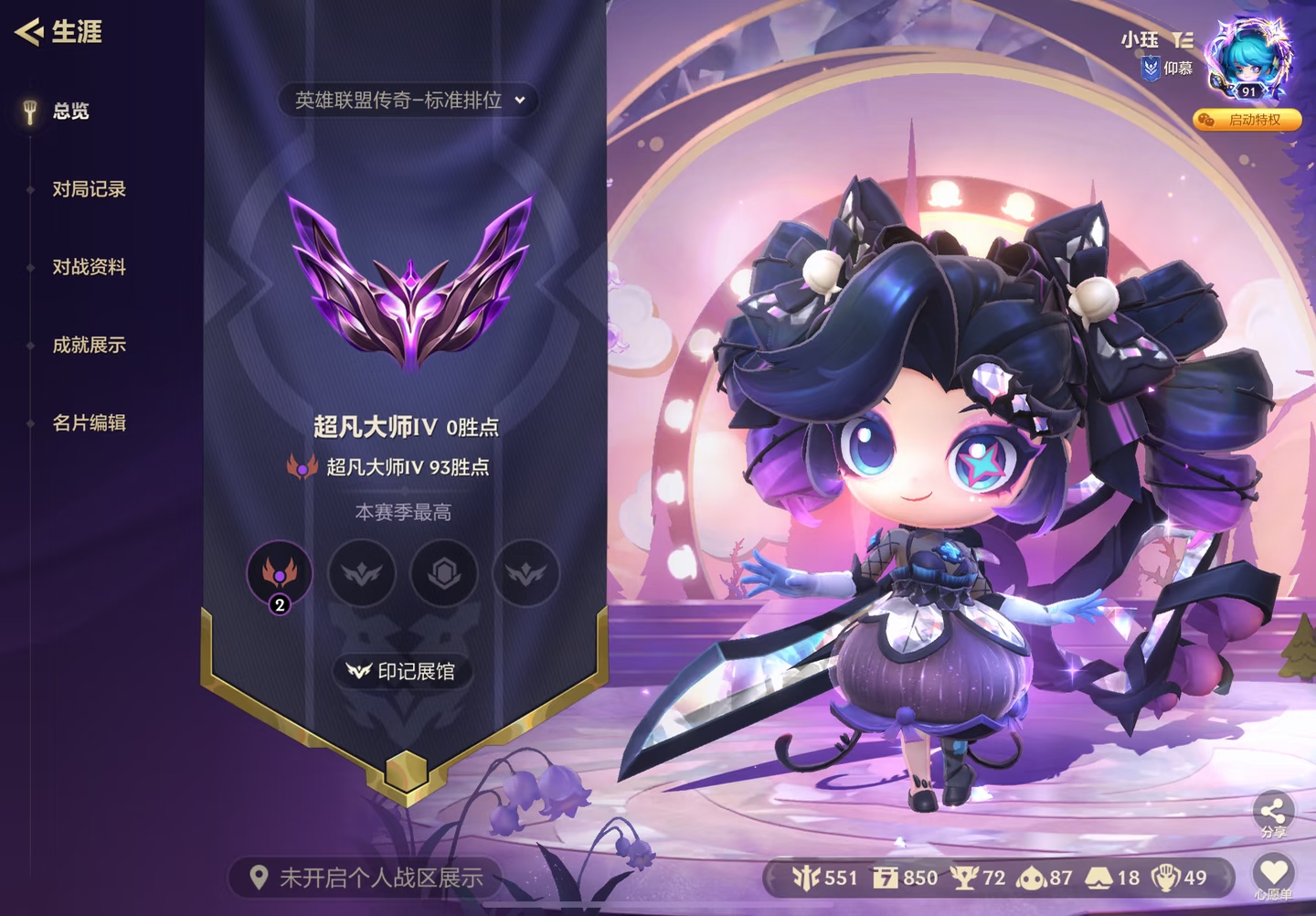The width and height of the screenshot is (1316, 916).
Task: Open 印记展馆 from the banner
Action: tap(404, 671)
